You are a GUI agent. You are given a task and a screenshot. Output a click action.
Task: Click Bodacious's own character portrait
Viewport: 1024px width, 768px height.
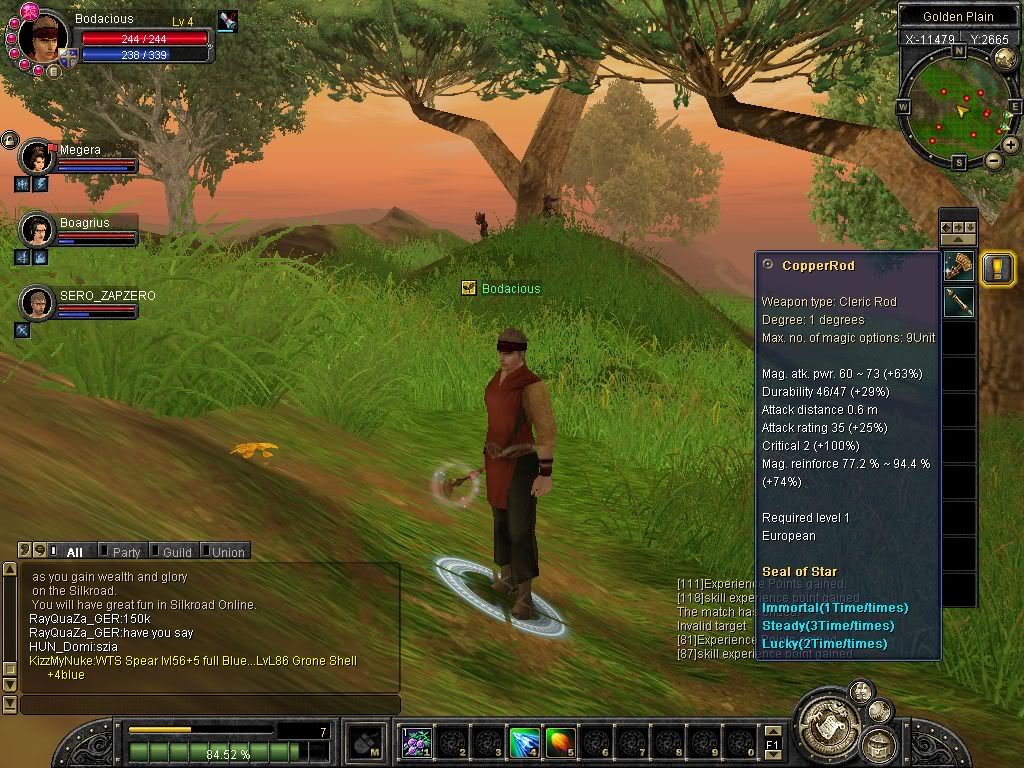[x=44, y=36]
